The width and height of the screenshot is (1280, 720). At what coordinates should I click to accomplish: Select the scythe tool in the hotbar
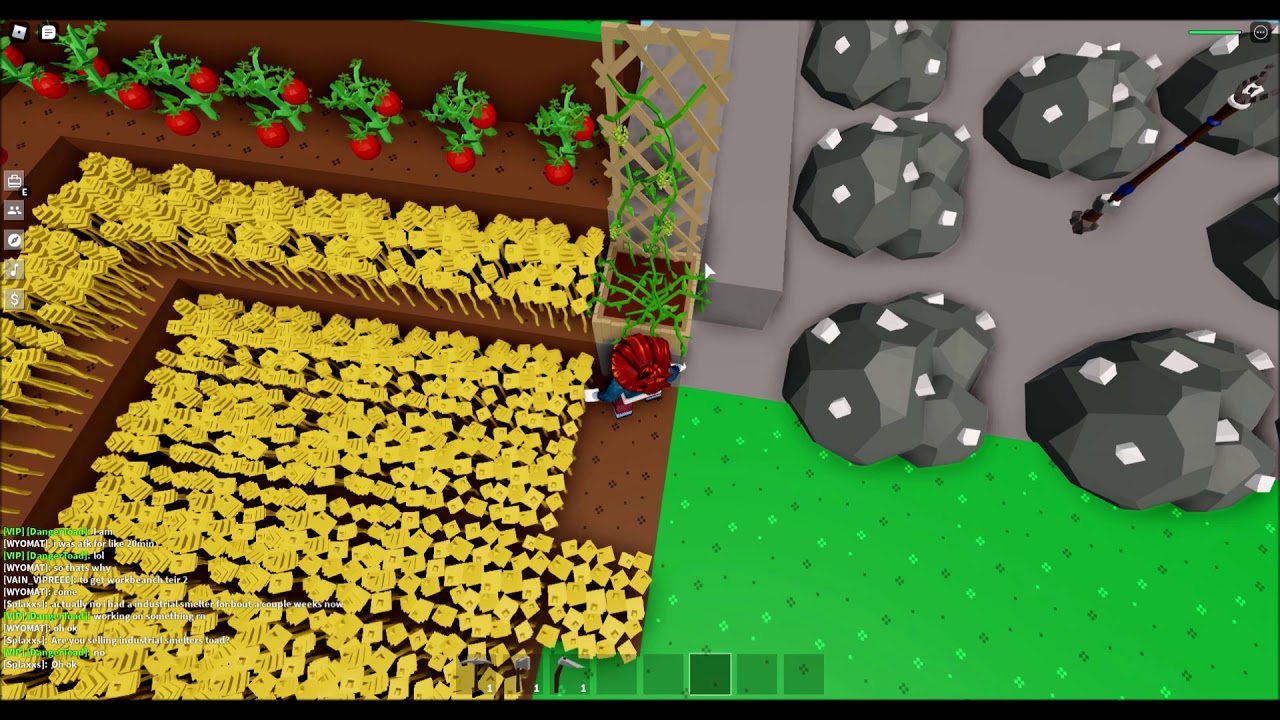pos(568,672)
